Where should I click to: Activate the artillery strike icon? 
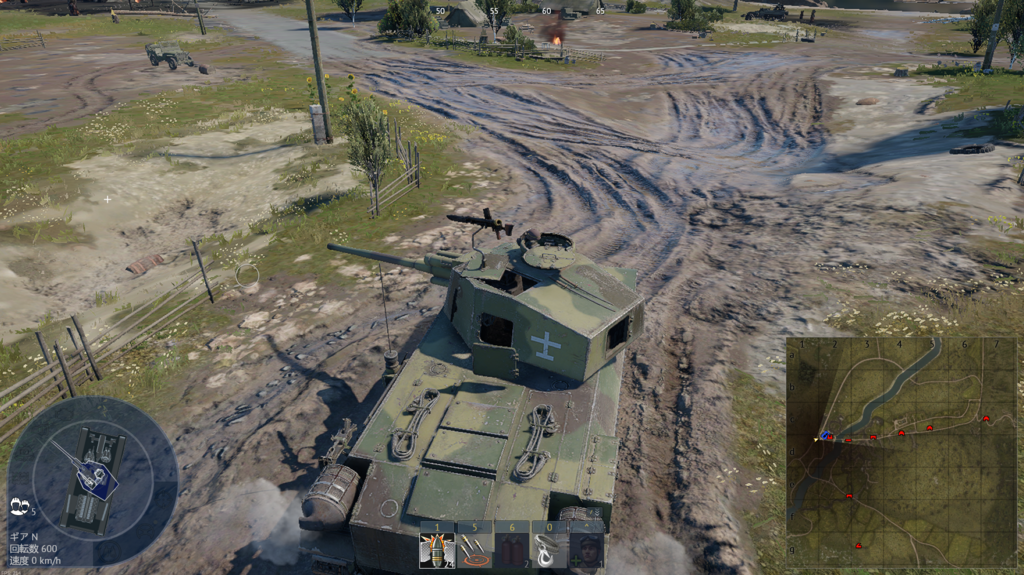pos(474,548)
